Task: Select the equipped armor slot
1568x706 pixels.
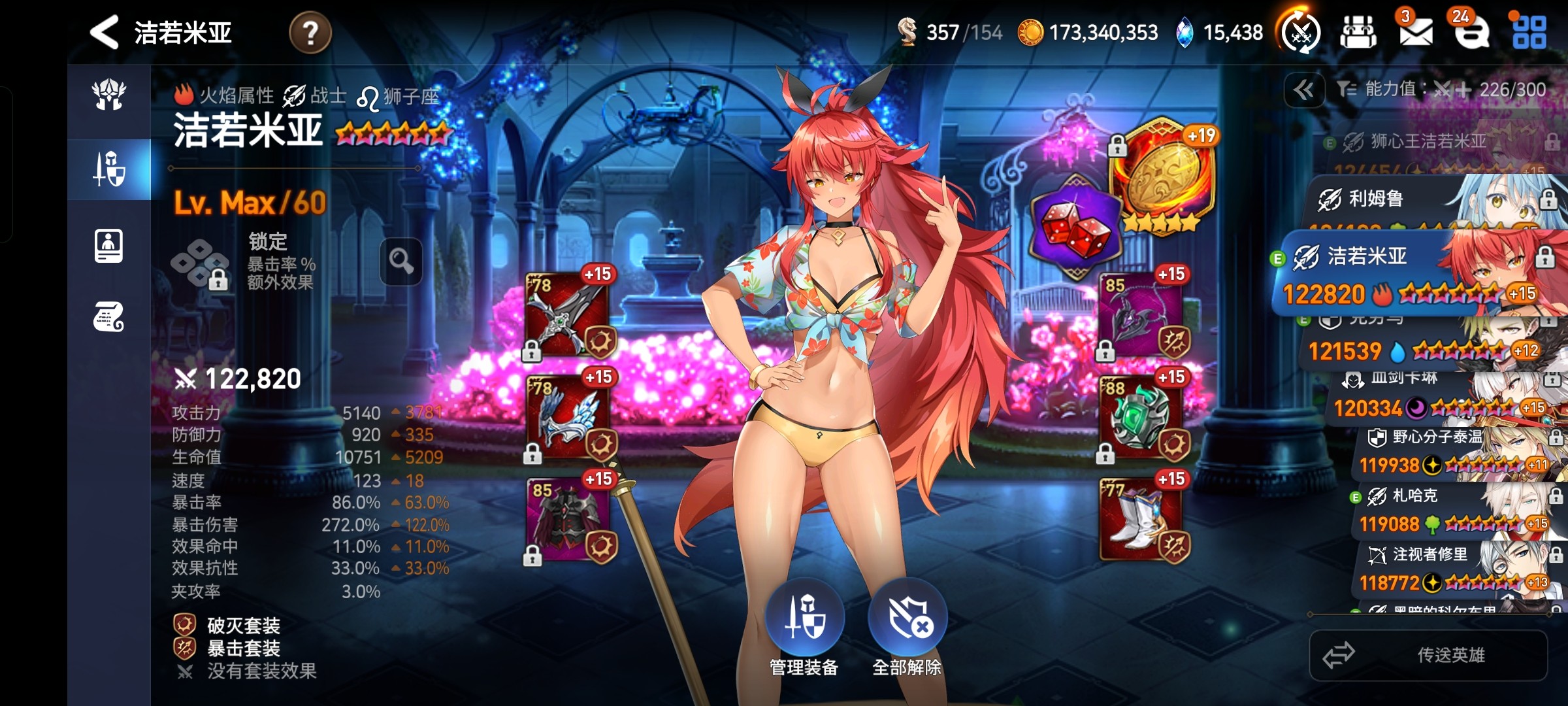Action: tap(568, 520)
